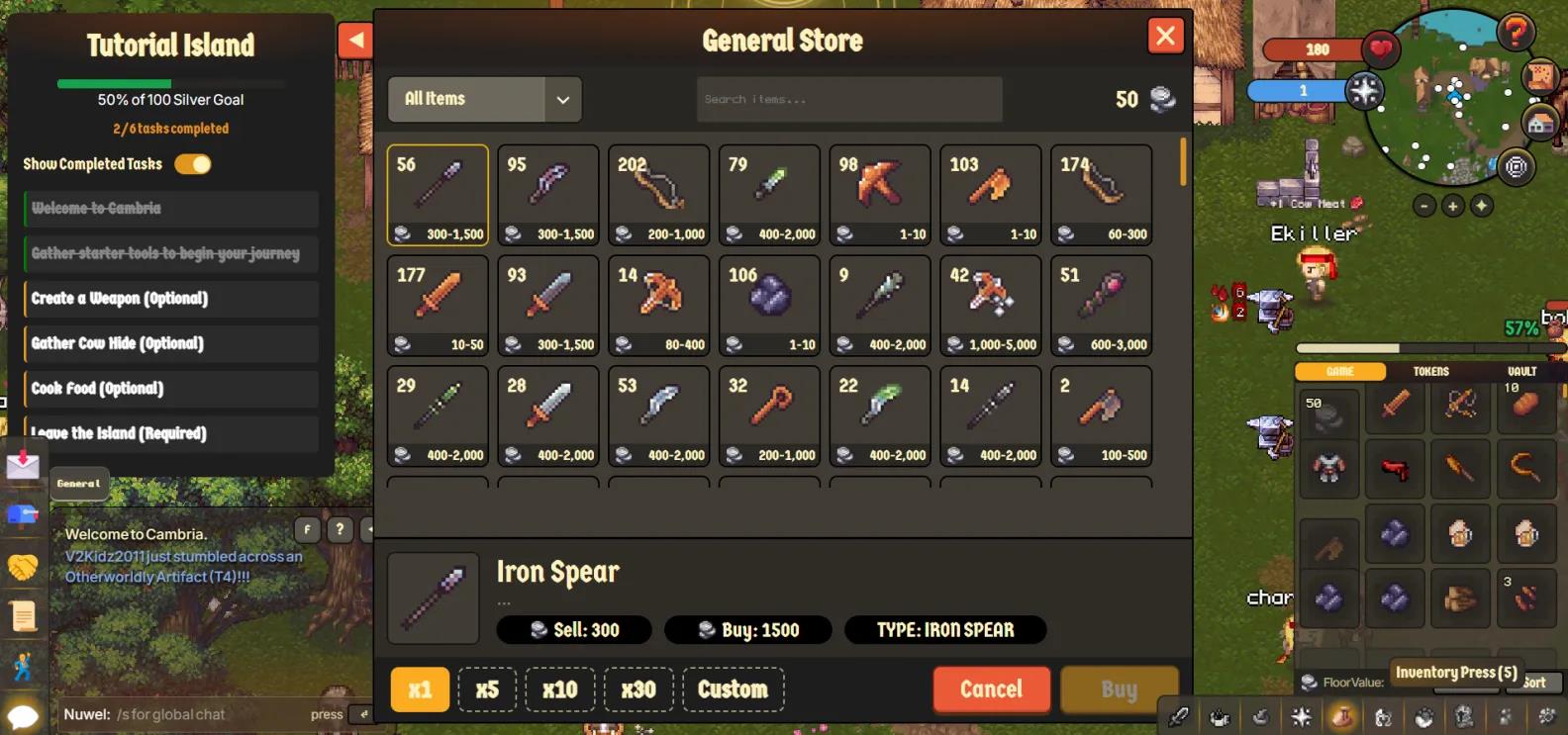Viewport: 1568px width, 735px height.
Task: Choose the dark ore item with stock 106
Action: (x=769, y=305)
